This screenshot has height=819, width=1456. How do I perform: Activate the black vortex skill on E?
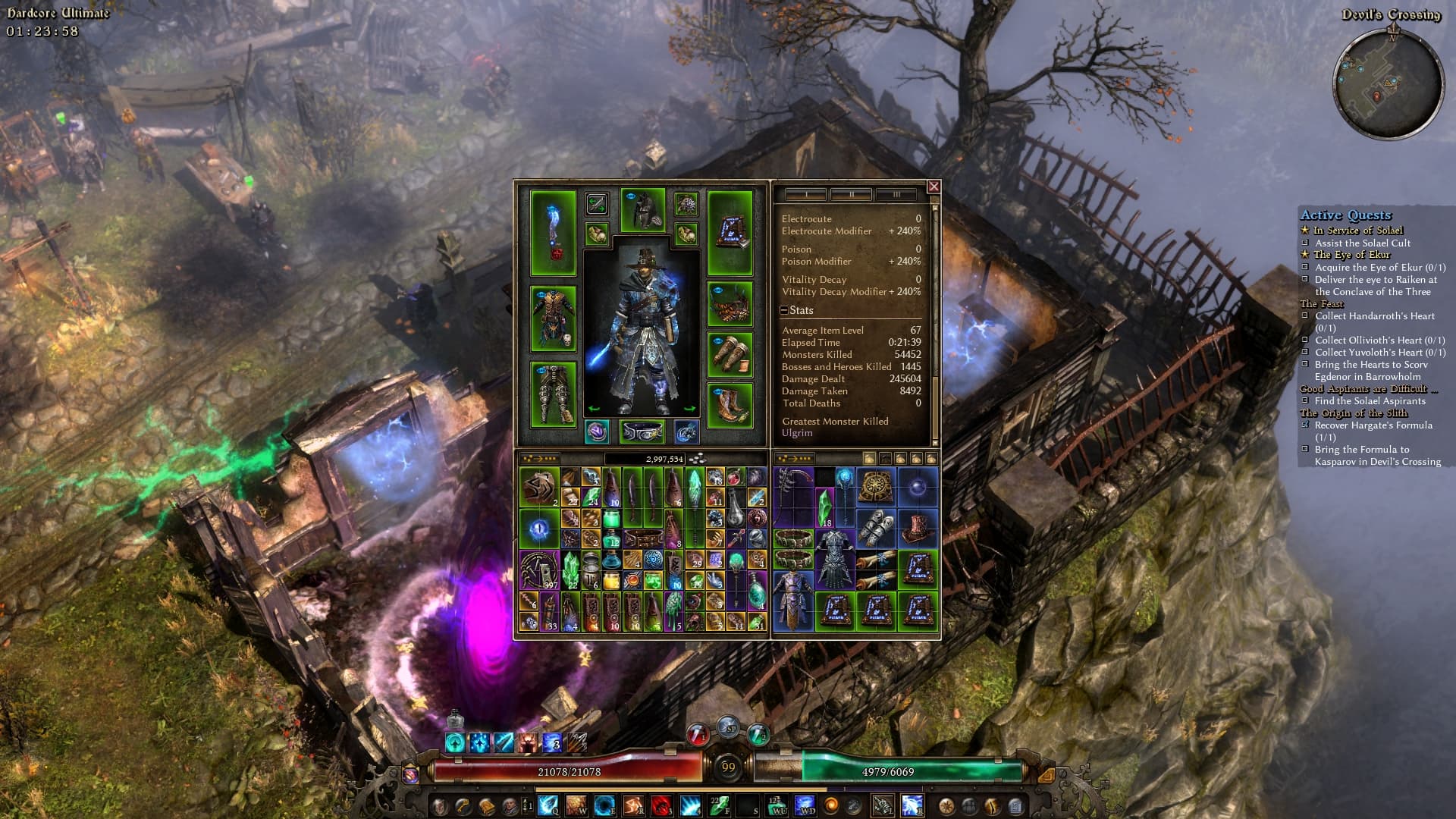604,805
